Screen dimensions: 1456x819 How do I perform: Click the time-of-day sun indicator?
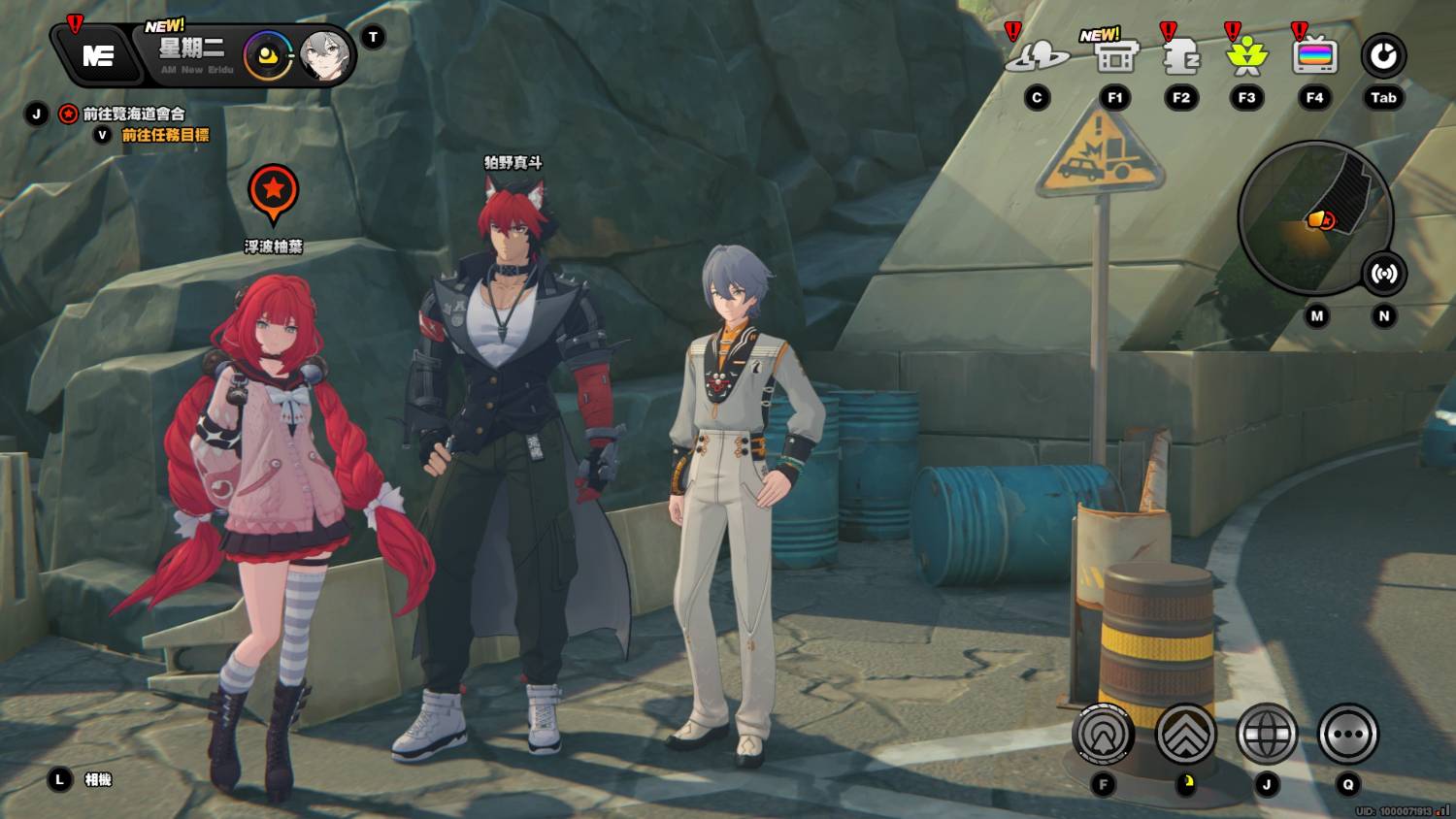268,56
